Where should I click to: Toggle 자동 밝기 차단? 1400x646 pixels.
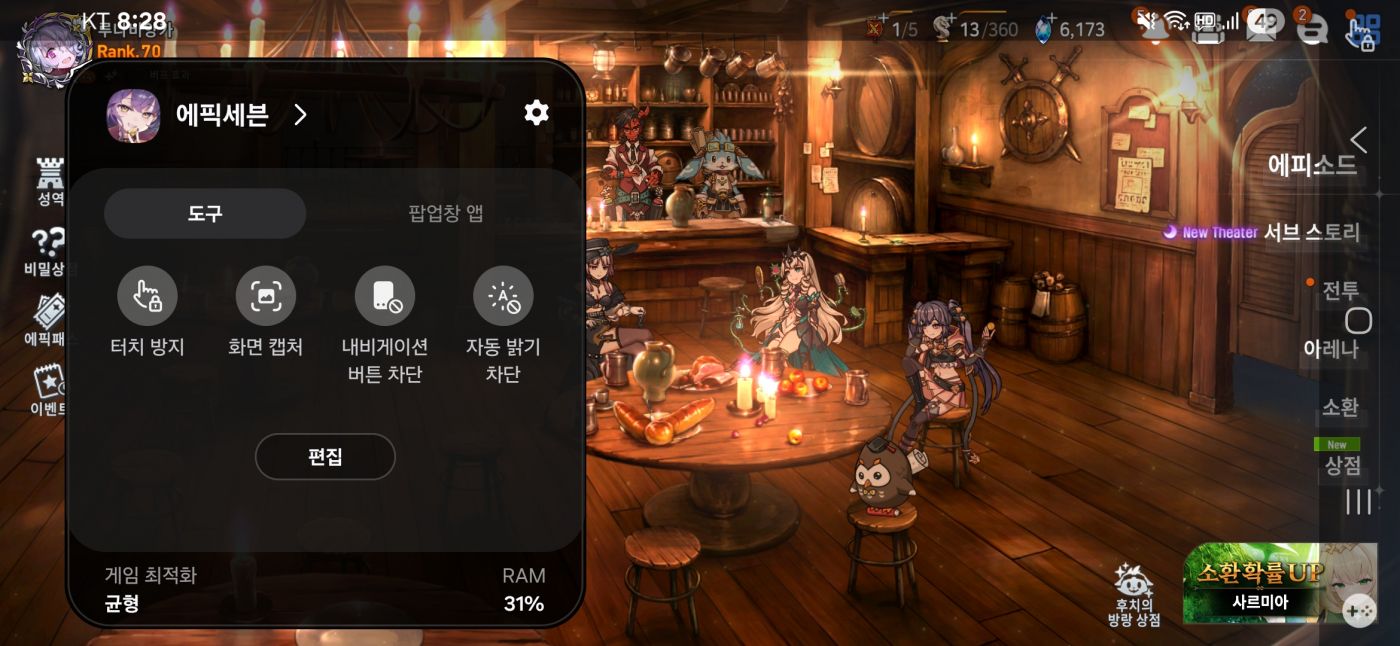pos(503,296)
